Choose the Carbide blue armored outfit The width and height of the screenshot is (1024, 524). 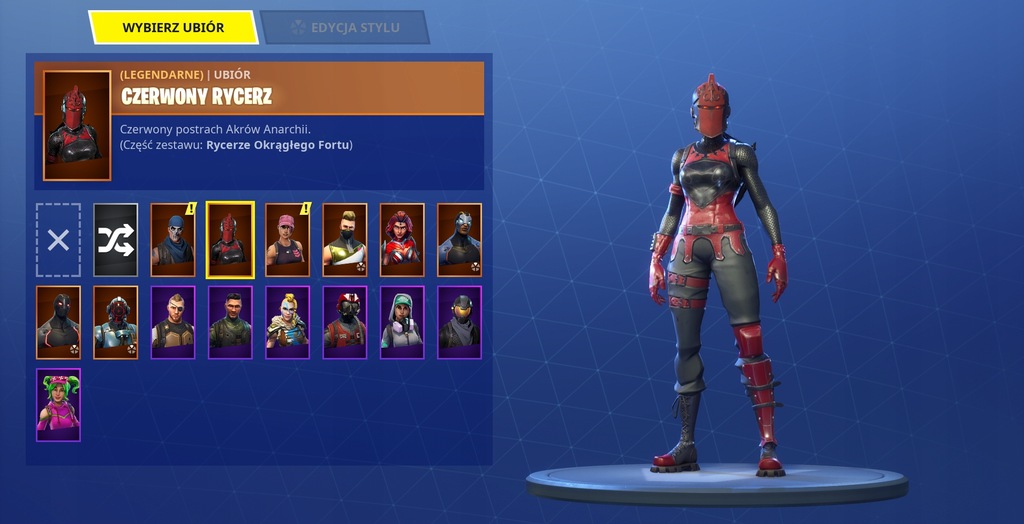point(459,240)
